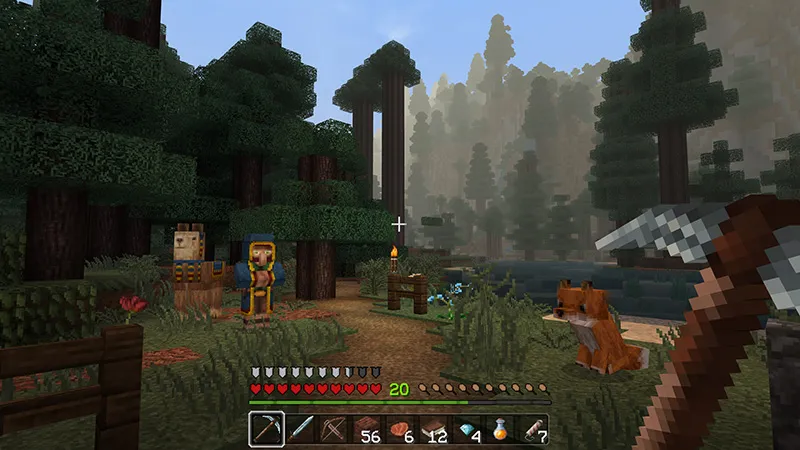Pick the raw meat stack of 6
The image size is (800, 450).
tap(400, 429)
